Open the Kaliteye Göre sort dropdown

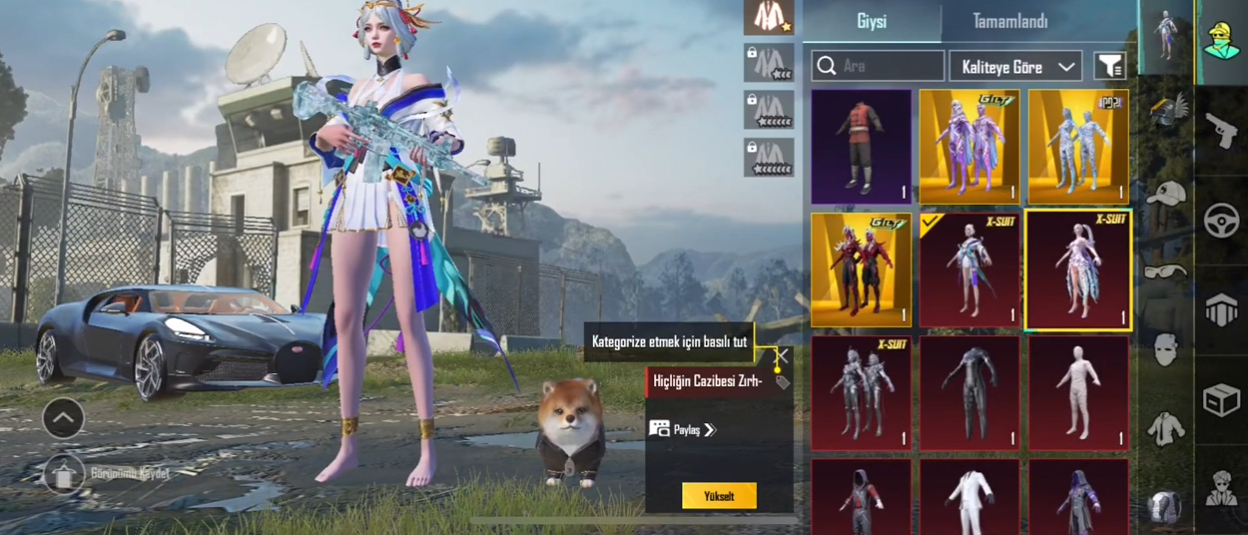point(1015,67)
